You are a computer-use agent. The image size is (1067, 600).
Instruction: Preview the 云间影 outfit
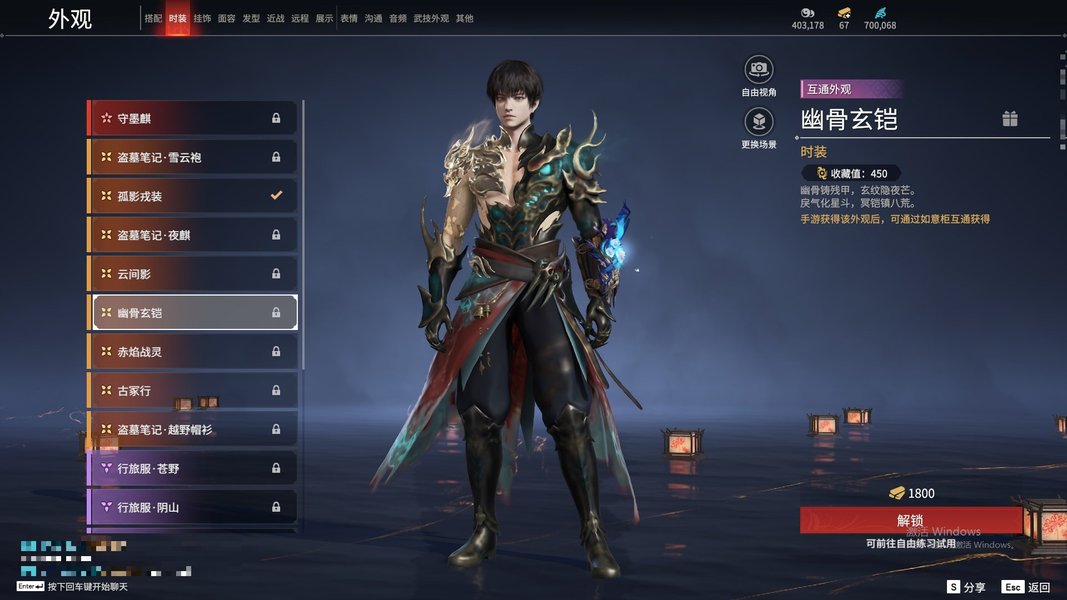click(192, 274)
